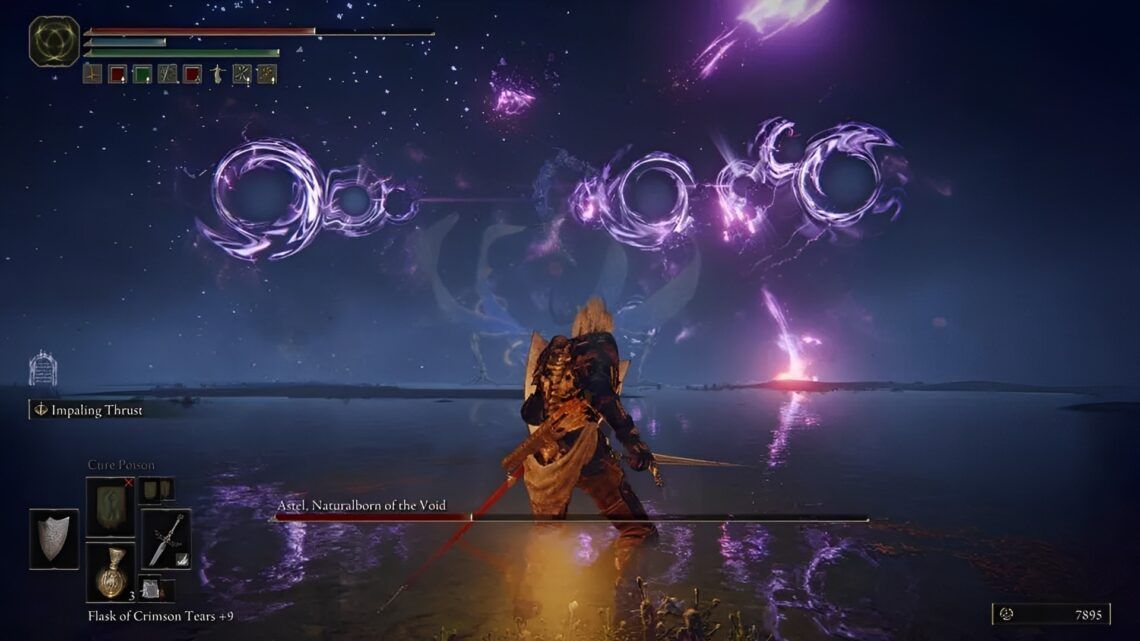Image resolution: width=1140 pixels, height=641 pixels.
Task: Use the Flask of Crimson Tears slot
Action: [x=109, y=571]
